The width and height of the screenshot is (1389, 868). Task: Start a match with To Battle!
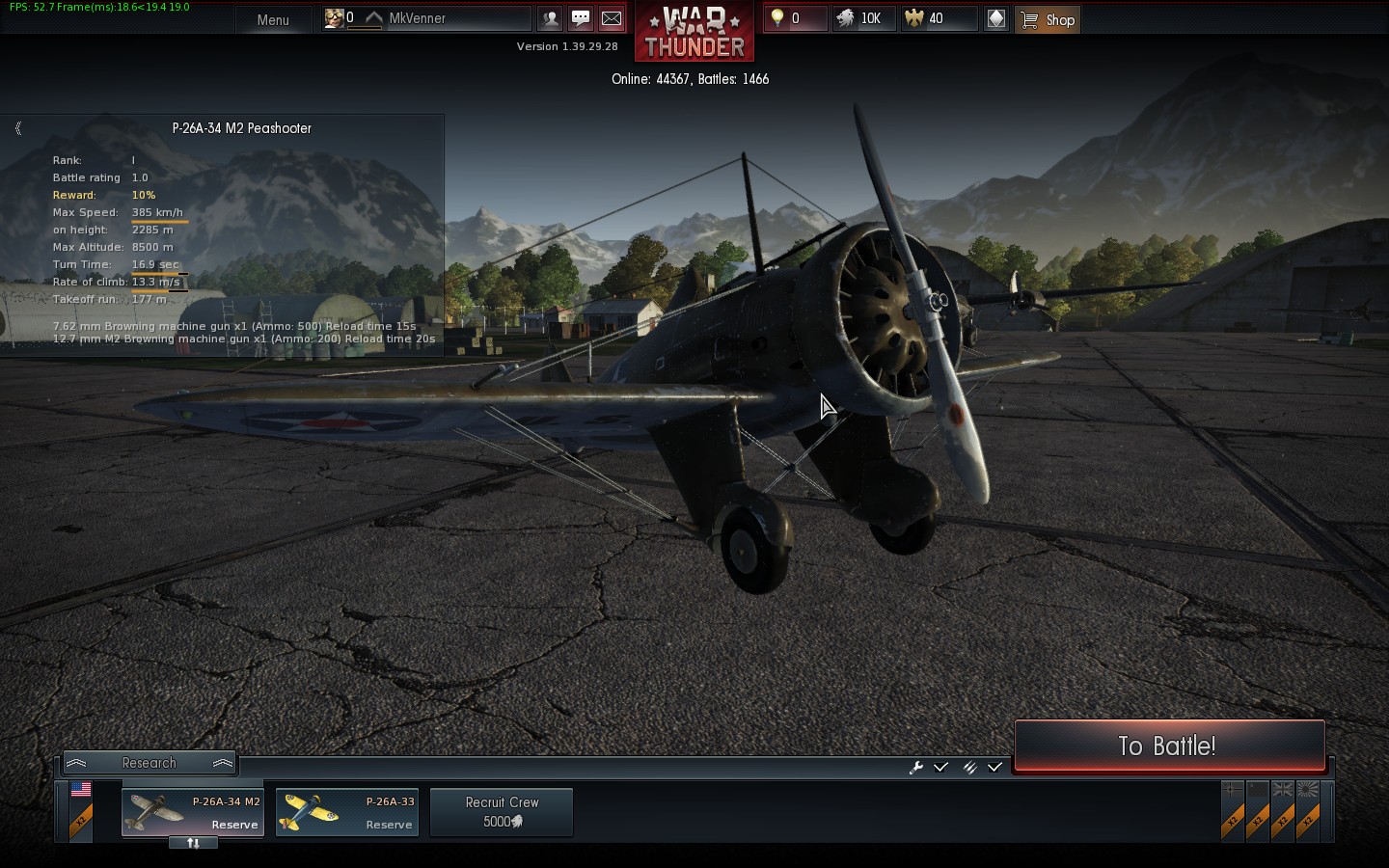[x=1168, y=746]
